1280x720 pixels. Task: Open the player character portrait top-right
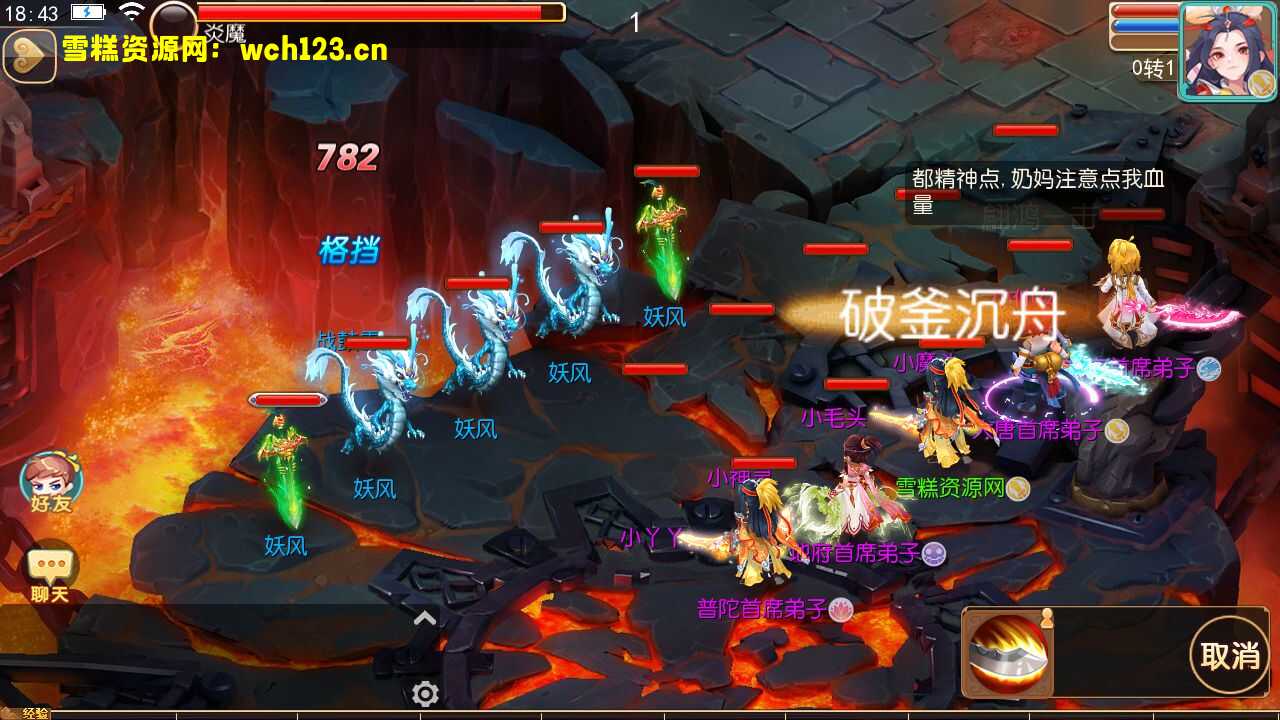pyautogui.click(x=1227, y=47)
